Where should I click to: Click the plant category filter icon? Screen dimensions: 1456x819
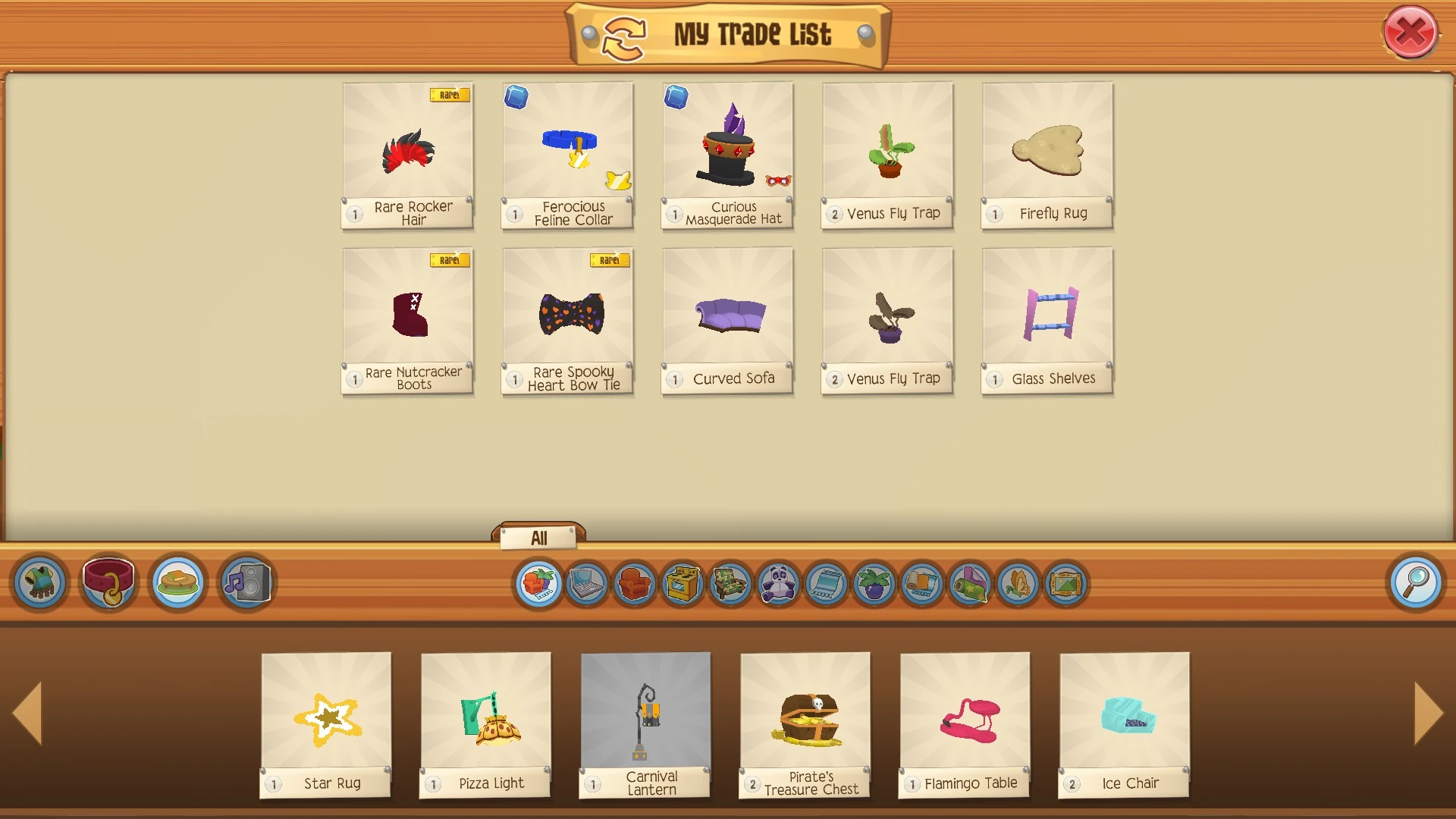coord(872,583)
